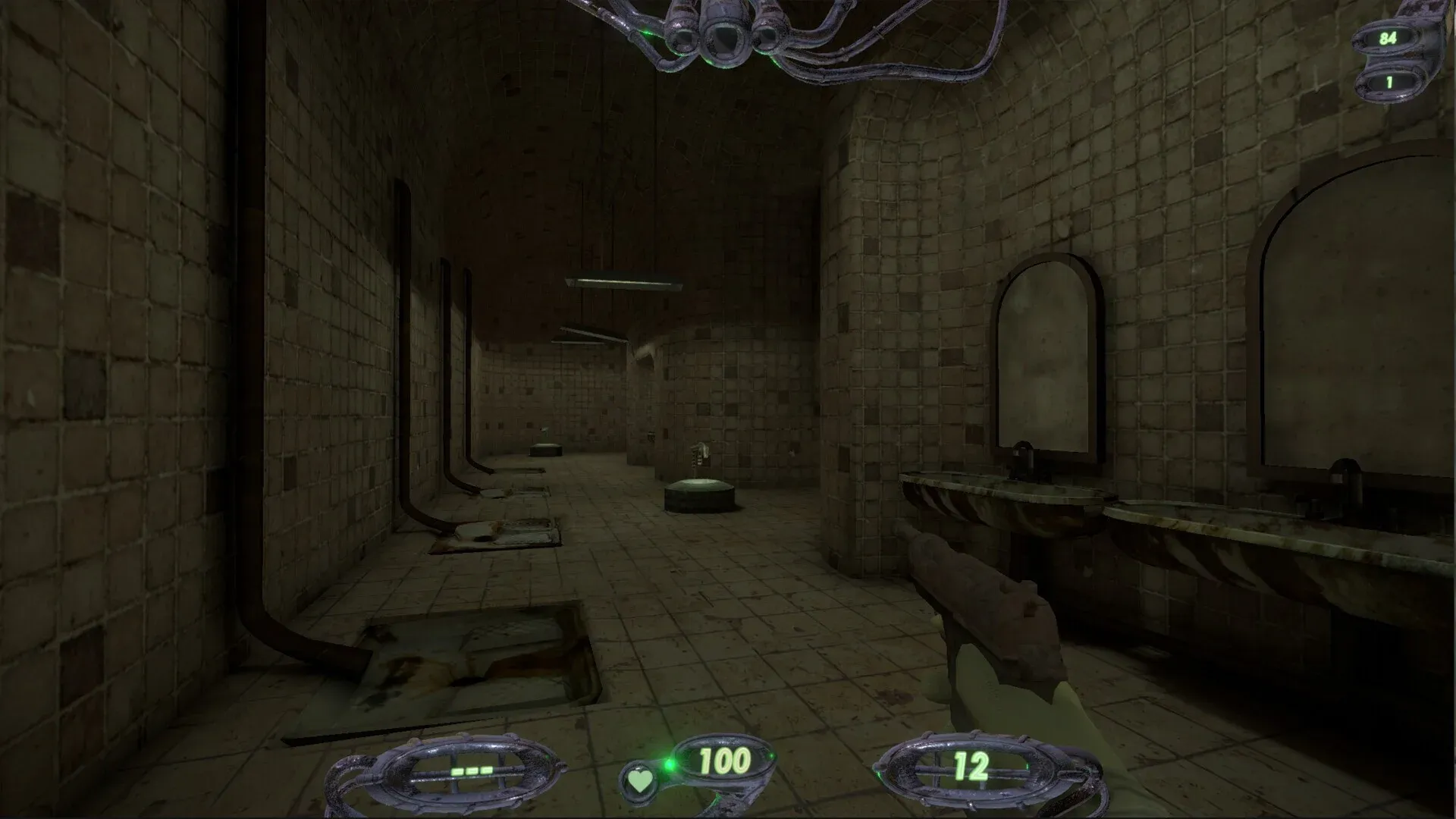The width and height of the screenshot is (1456, 819).
Task: Click the hanging fluorescent light fixture
Action: (623, 282)
